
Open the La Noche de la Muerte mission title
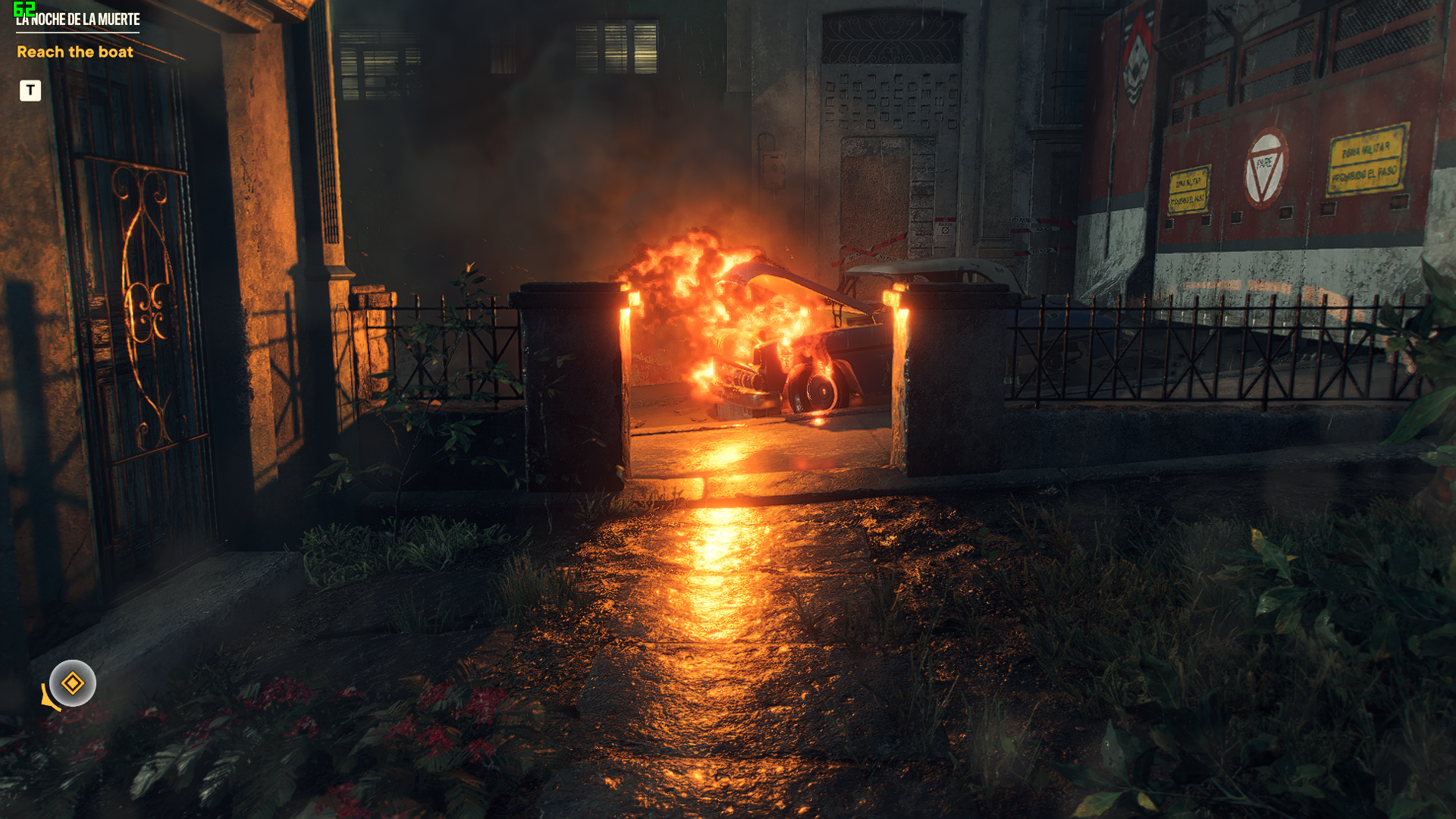coord(78,20)
